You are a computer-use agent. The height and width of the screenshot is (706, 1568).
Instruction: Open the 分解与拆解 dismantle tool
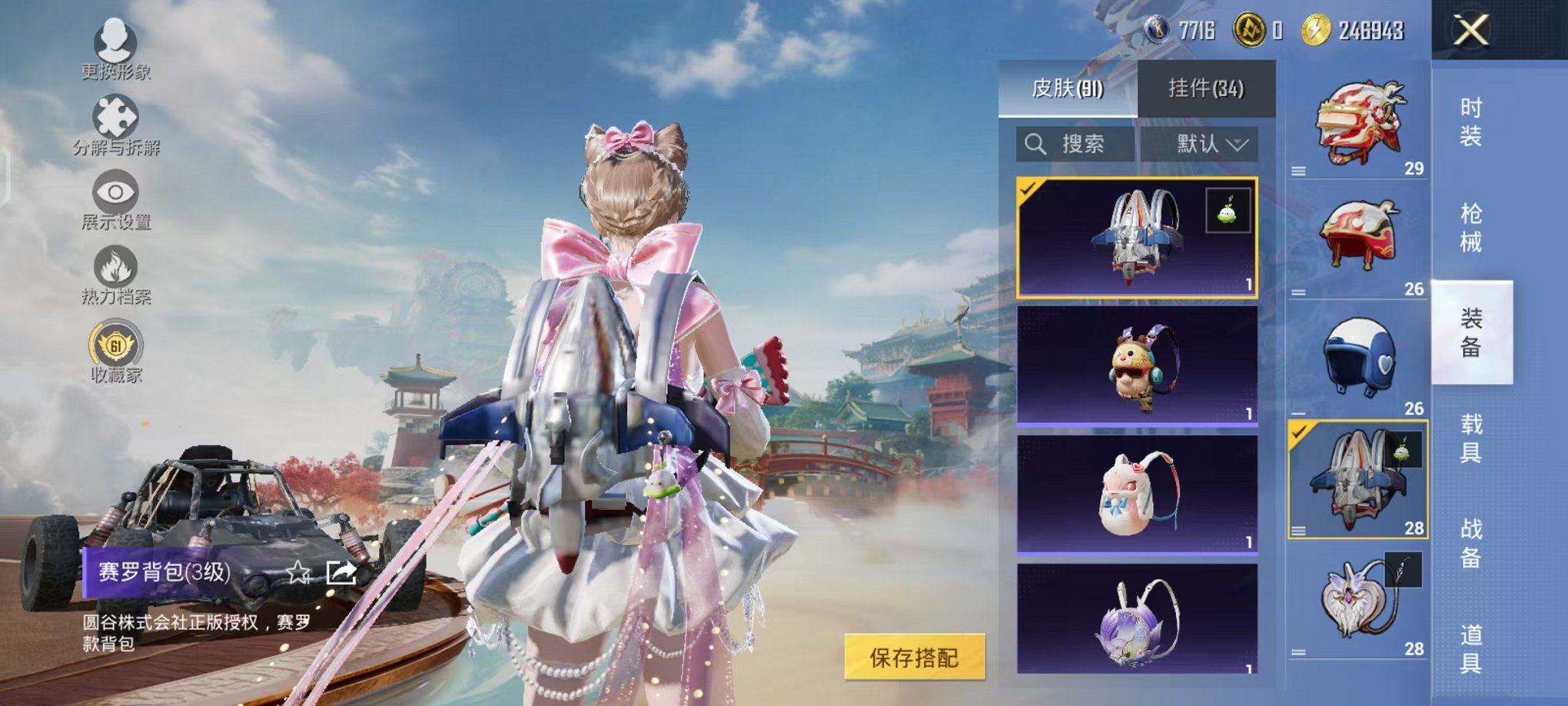[114, 123]
